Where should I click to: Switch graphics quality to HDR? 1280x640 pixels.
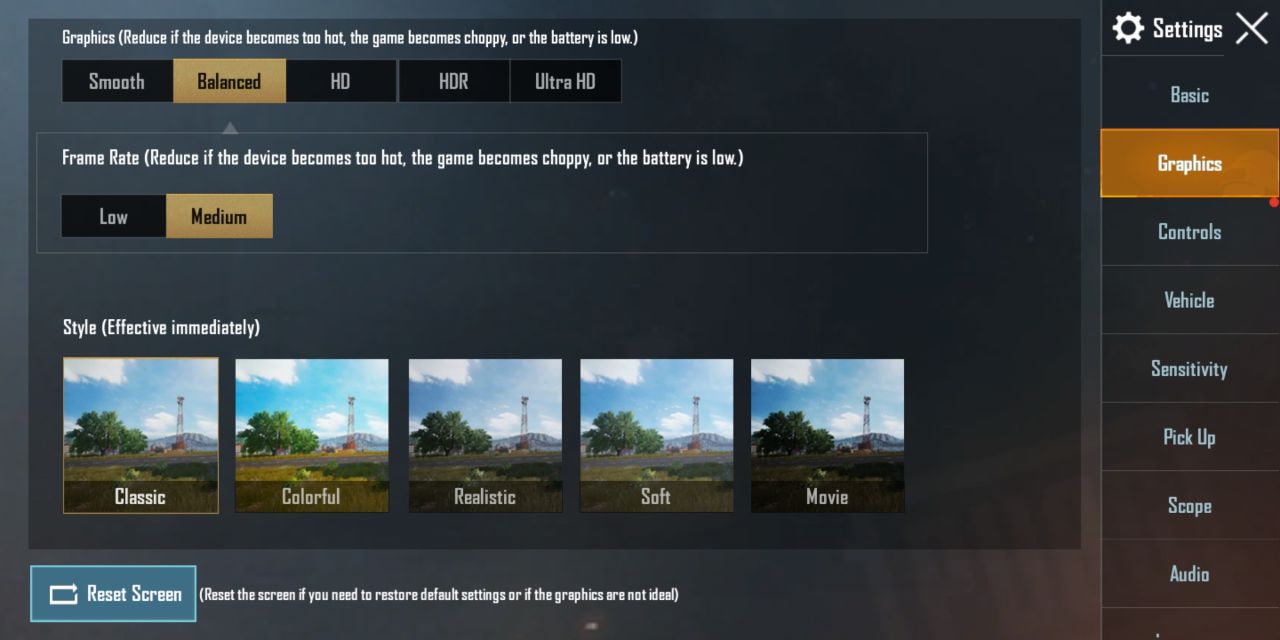pyautogui.click(x=453, y=81)
